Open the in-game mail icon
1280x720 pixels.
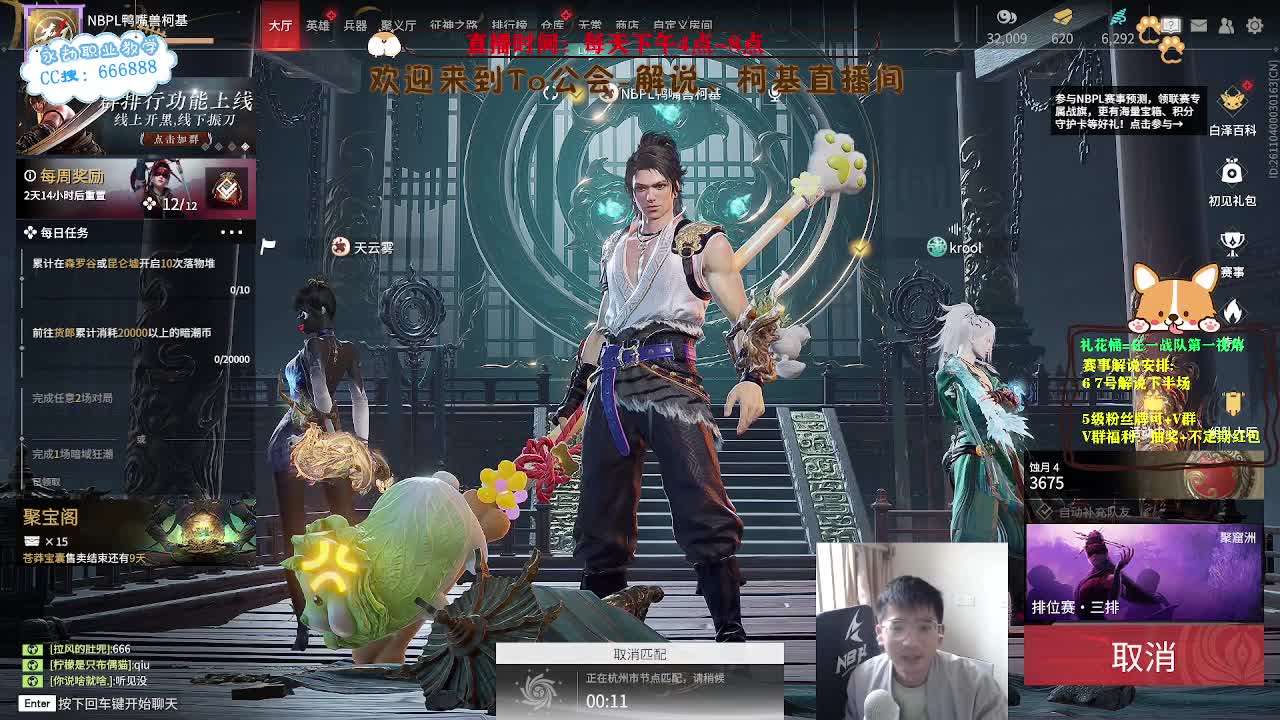pyautogui.click(x=1199, y=25)
